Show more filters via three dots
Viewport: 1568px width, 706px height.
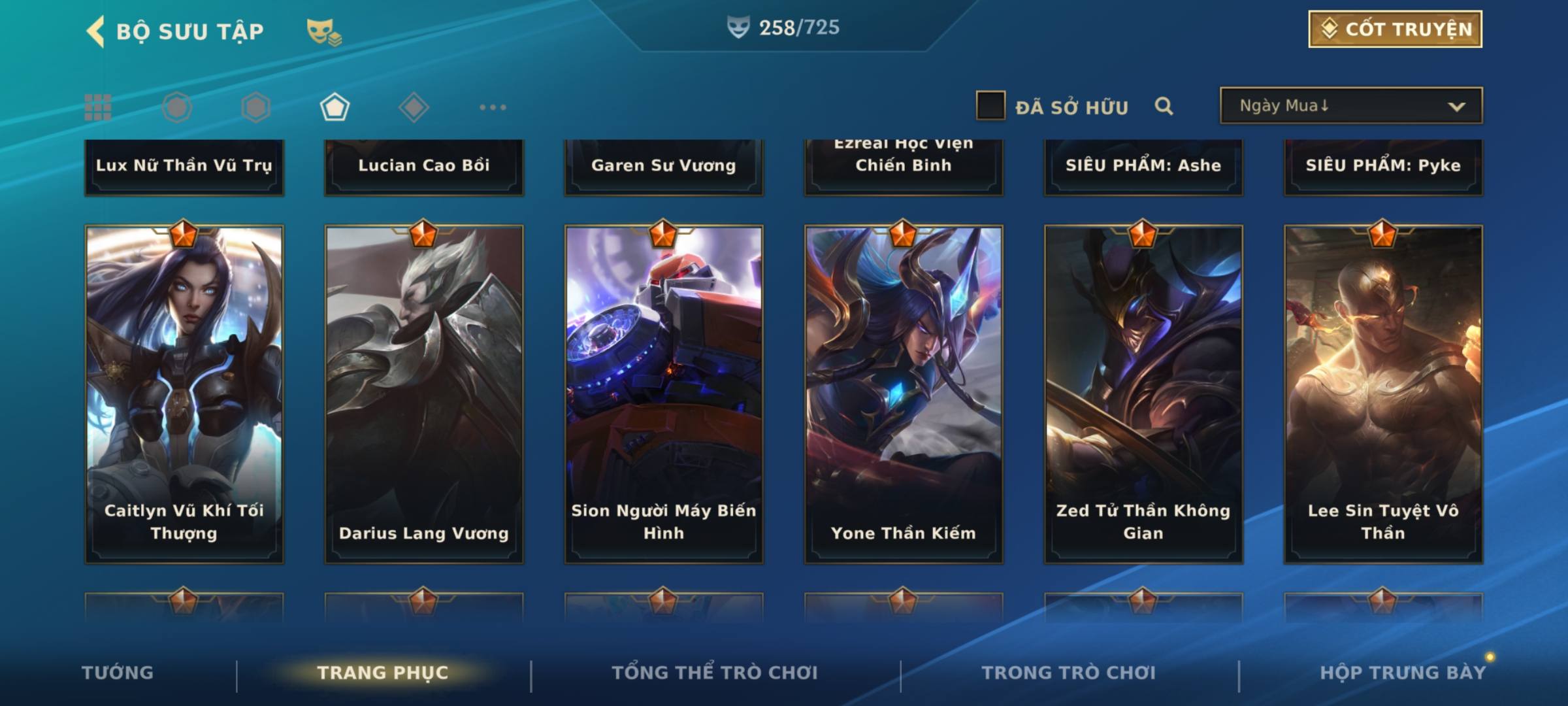(493, 107)
